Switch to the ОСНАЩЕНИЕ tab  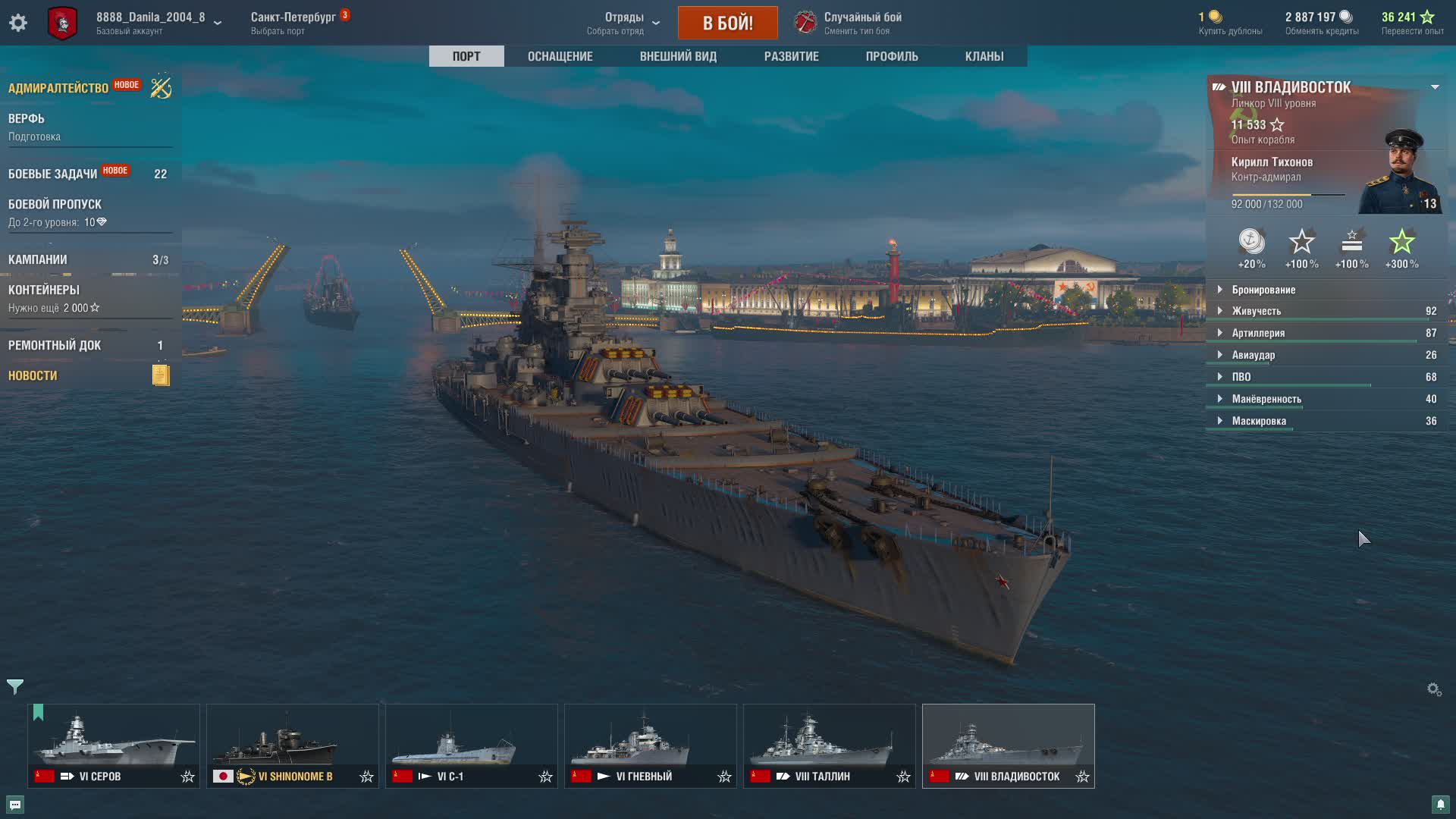[560, 56]
